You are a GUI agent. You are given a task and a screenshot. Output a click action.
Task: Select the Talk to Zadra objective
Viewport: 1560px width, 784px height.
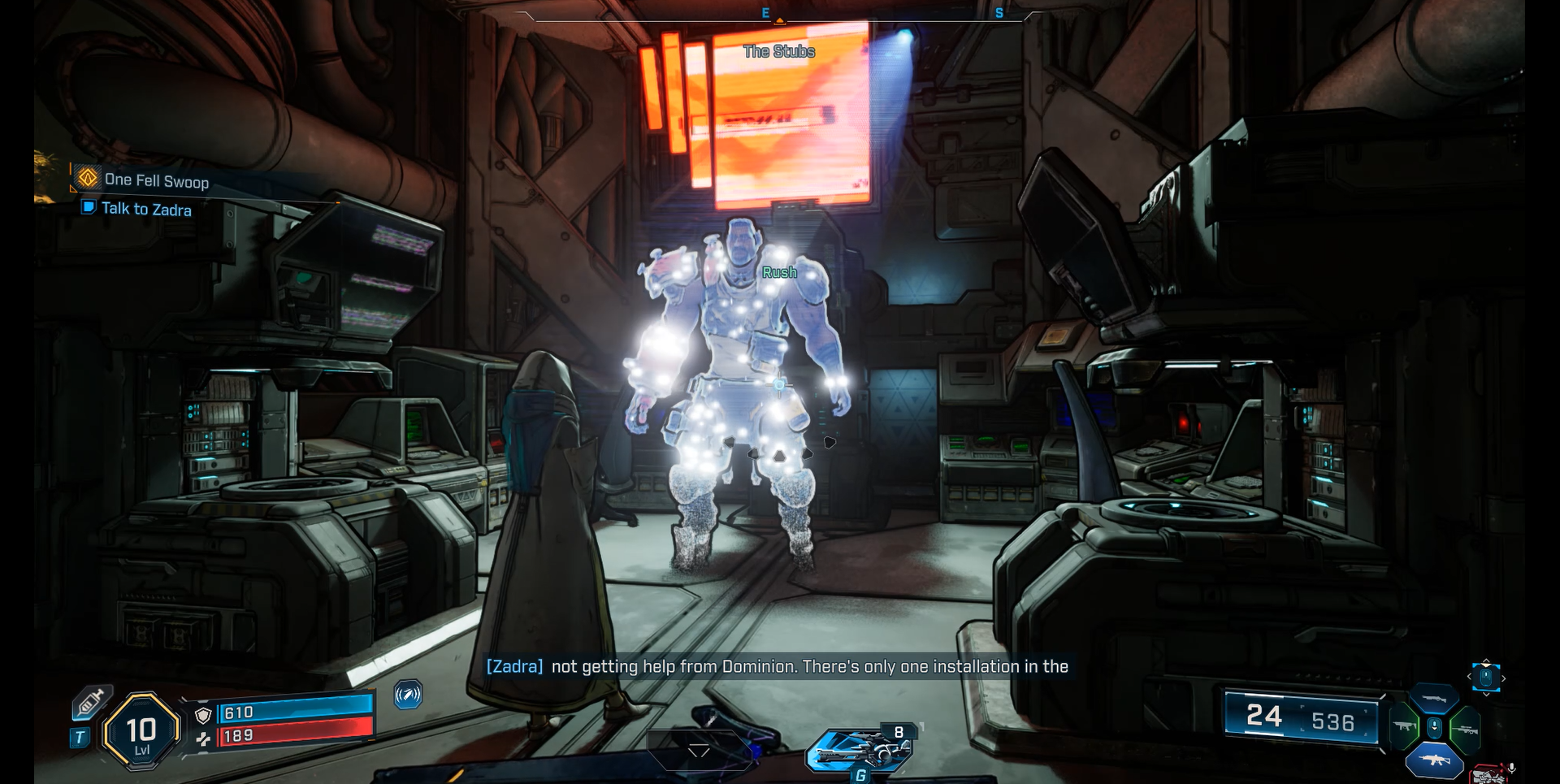146,209
